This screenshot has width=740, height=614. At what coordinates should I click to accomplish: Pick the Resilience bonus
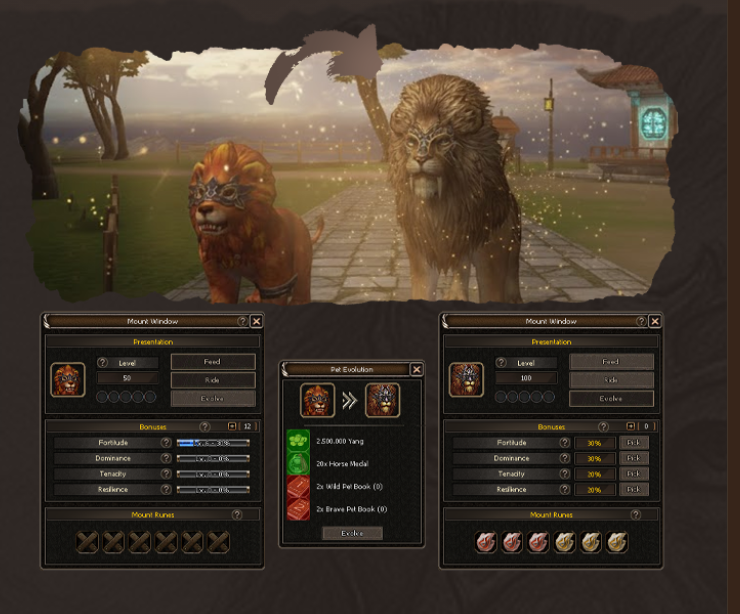[631, 490]
